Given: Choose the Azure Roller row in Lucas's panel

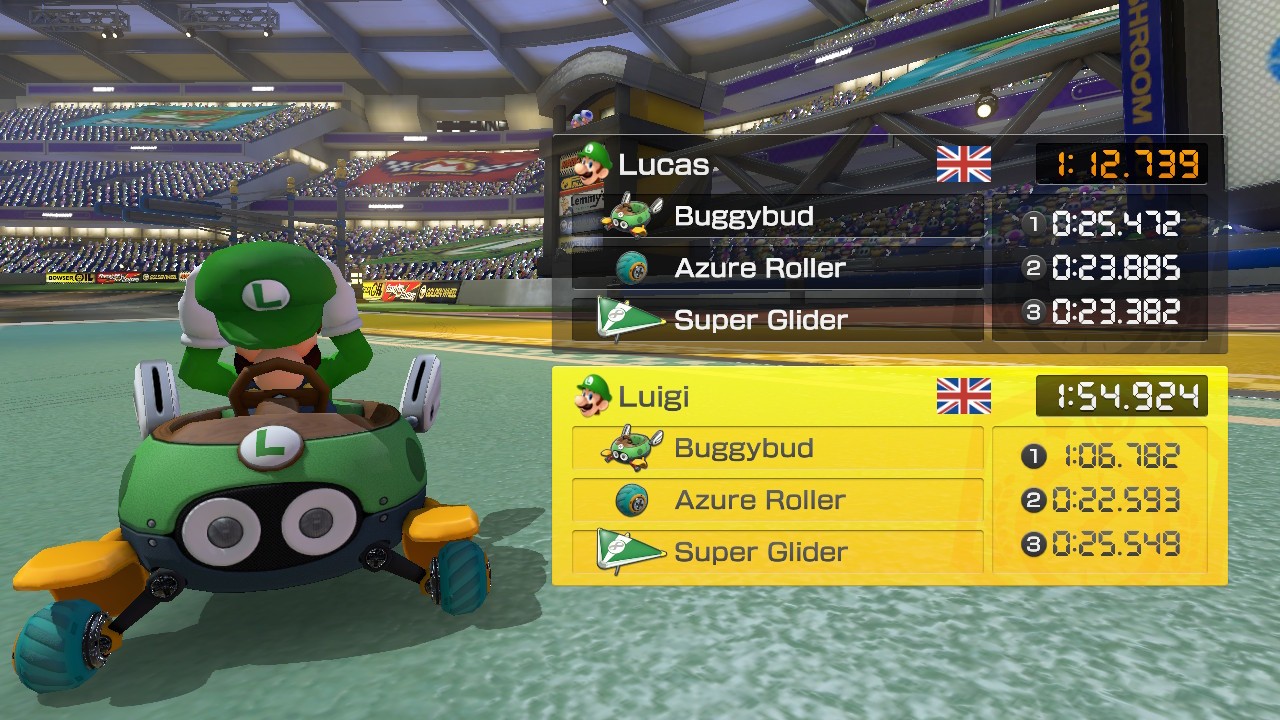Looking at the screenshot, I should point(777,268).
